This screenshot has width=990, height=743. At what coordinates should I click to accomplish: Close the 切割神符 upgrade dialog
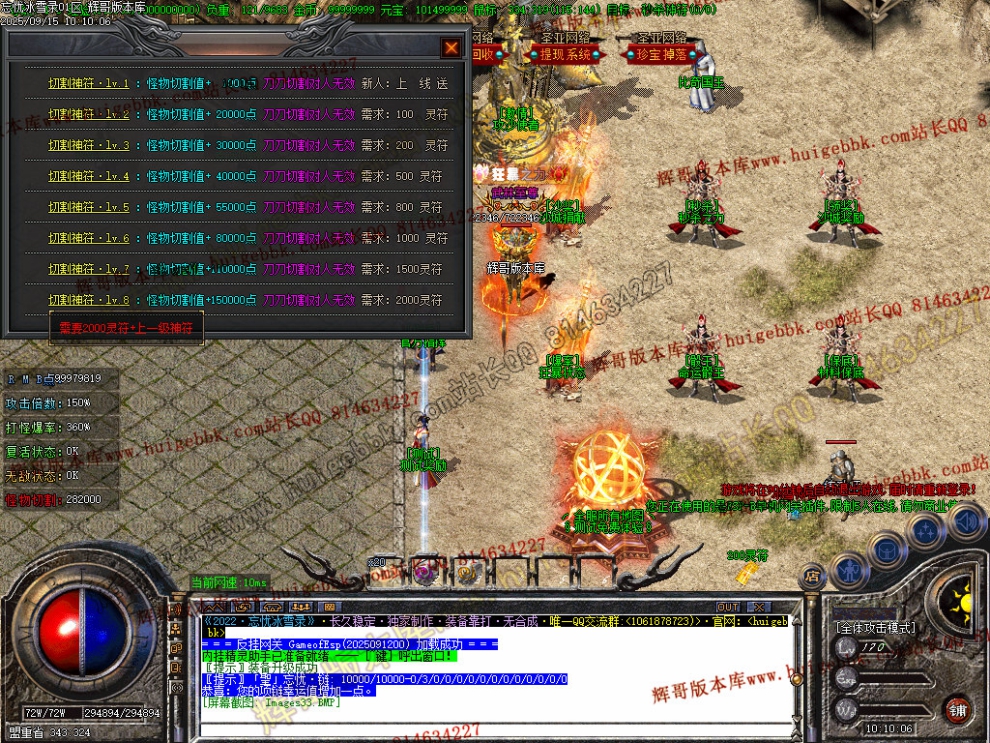point(451,47)
